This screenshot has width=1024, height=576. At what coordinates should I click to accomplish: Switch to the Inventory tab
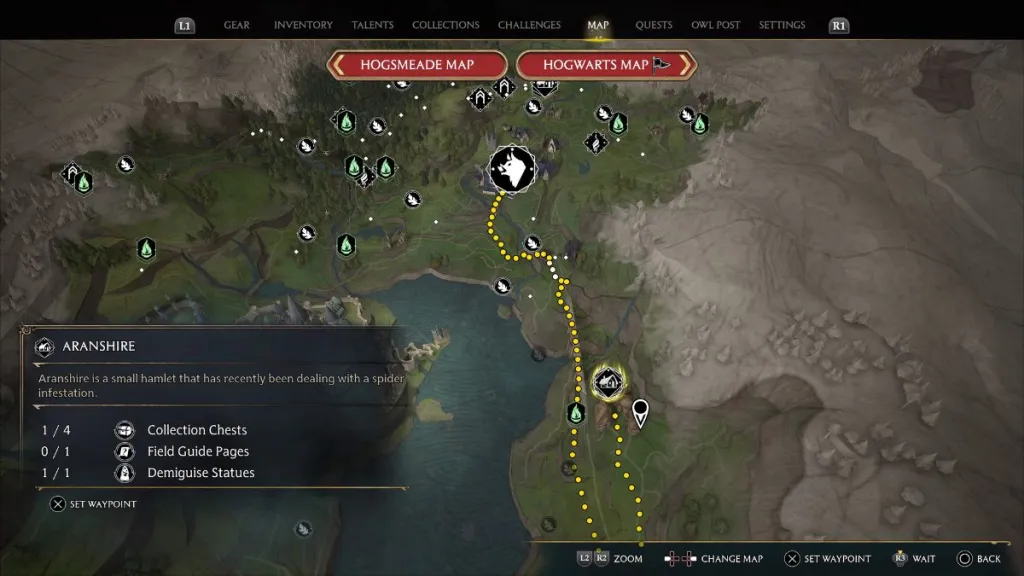302,25
